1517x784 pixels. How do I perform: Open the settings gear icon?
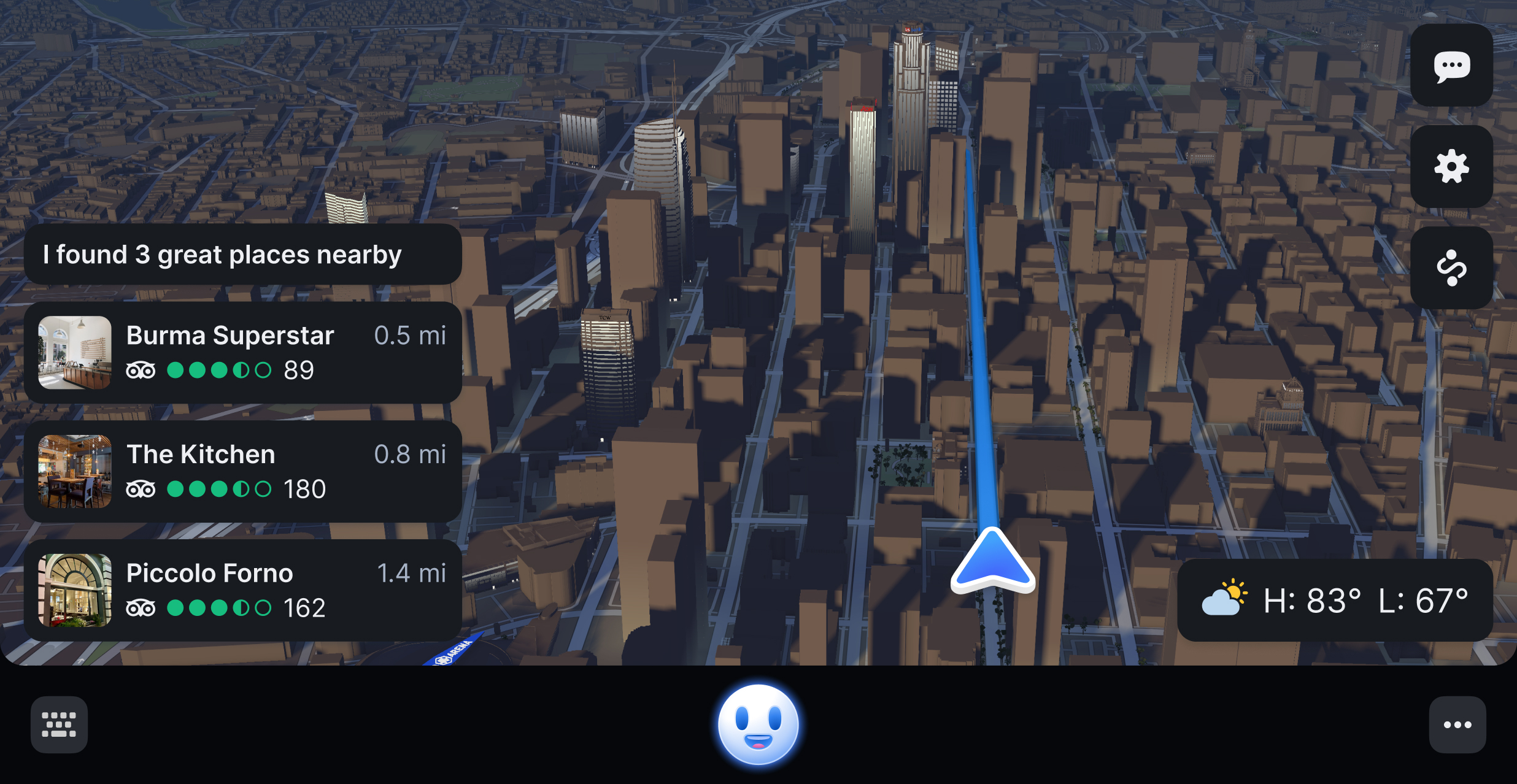pyautogui.click(x=1451, y=167)
